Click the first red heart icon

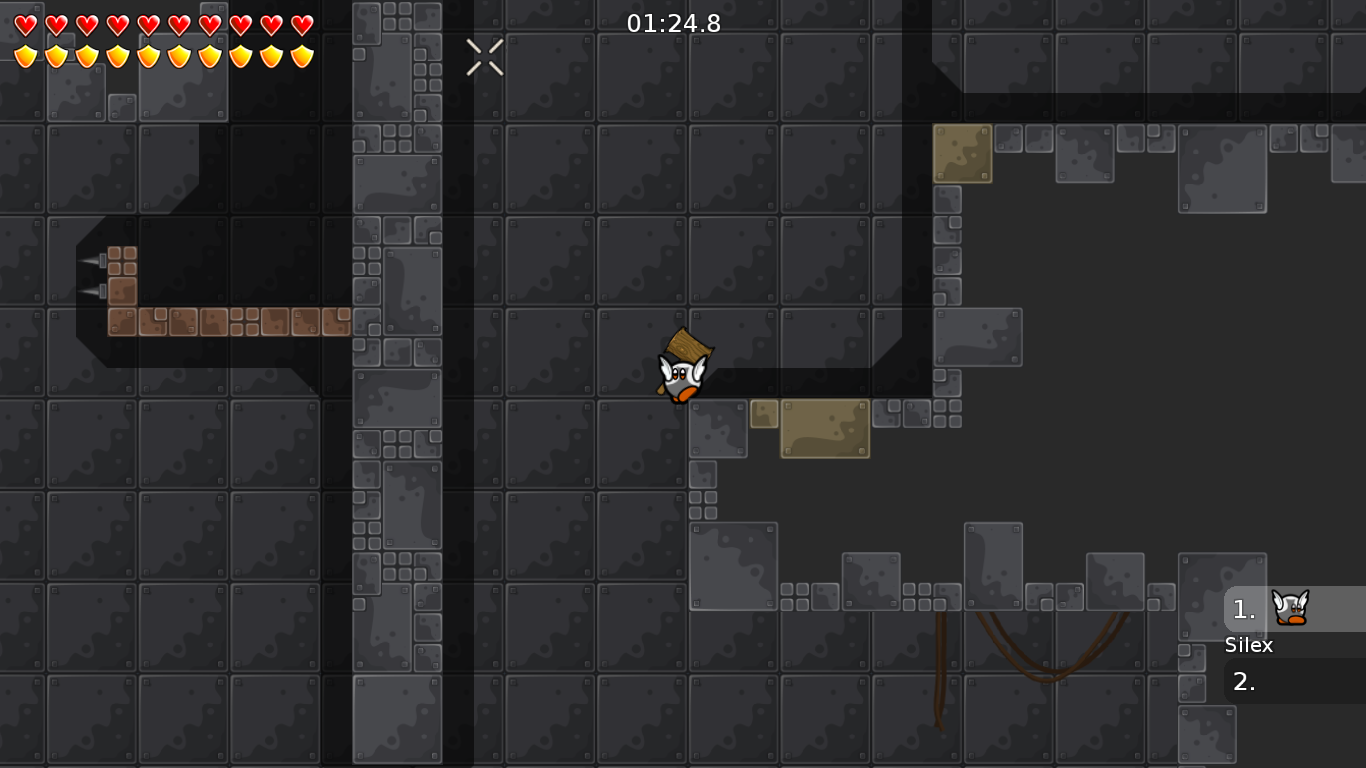(x=24, y=23)
